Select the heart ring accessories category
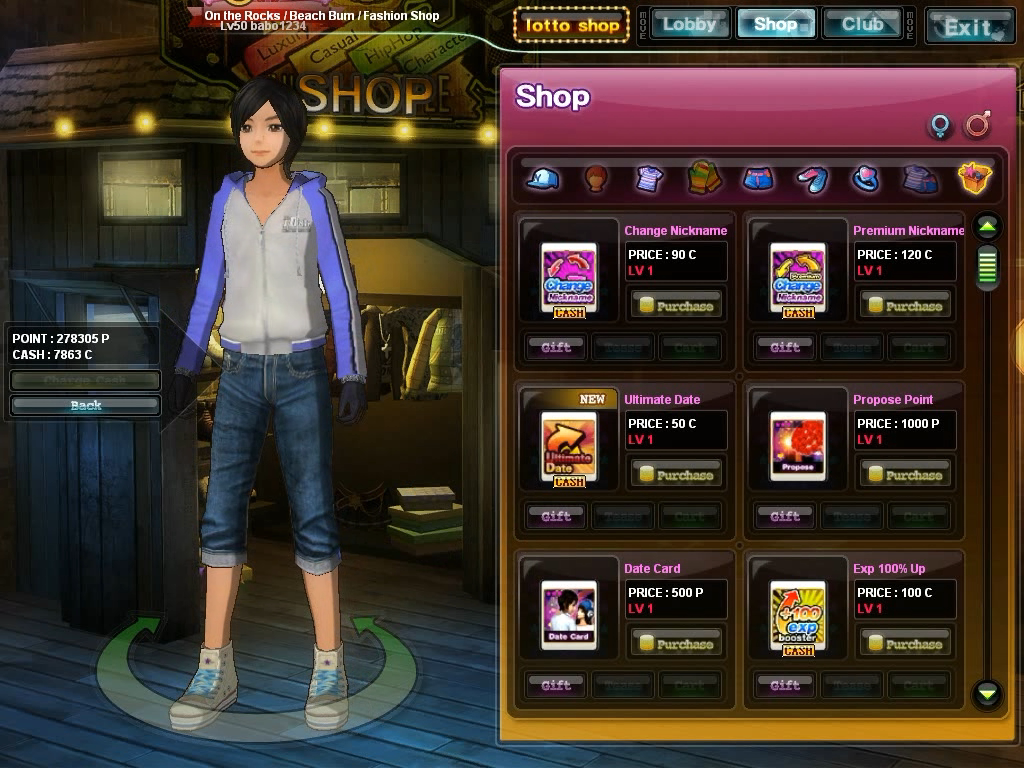 coord(866,179)
